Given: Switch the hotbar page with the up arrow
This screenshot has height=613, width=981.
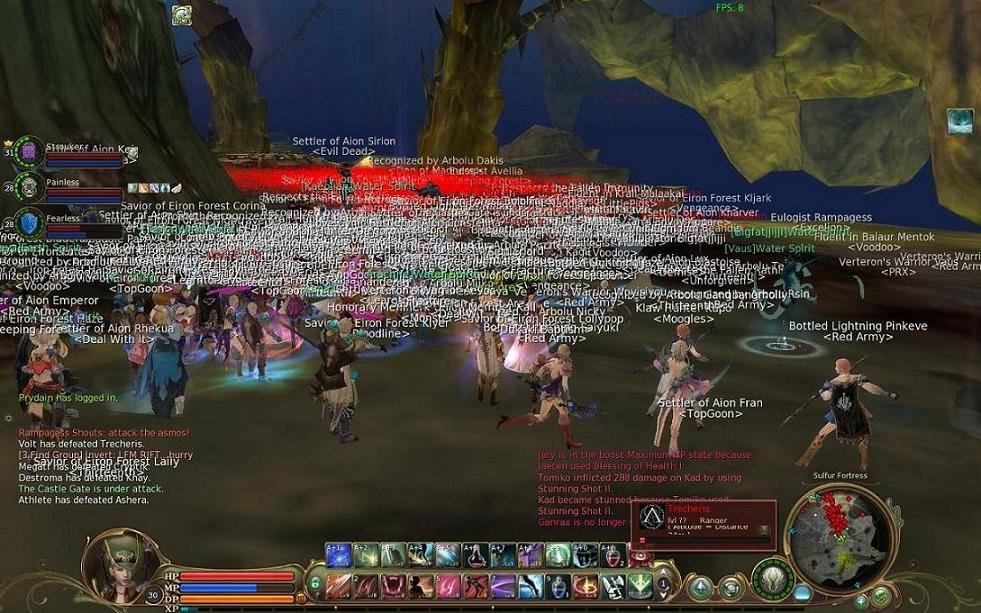Looking at the screenshot, I should [662, 578].
